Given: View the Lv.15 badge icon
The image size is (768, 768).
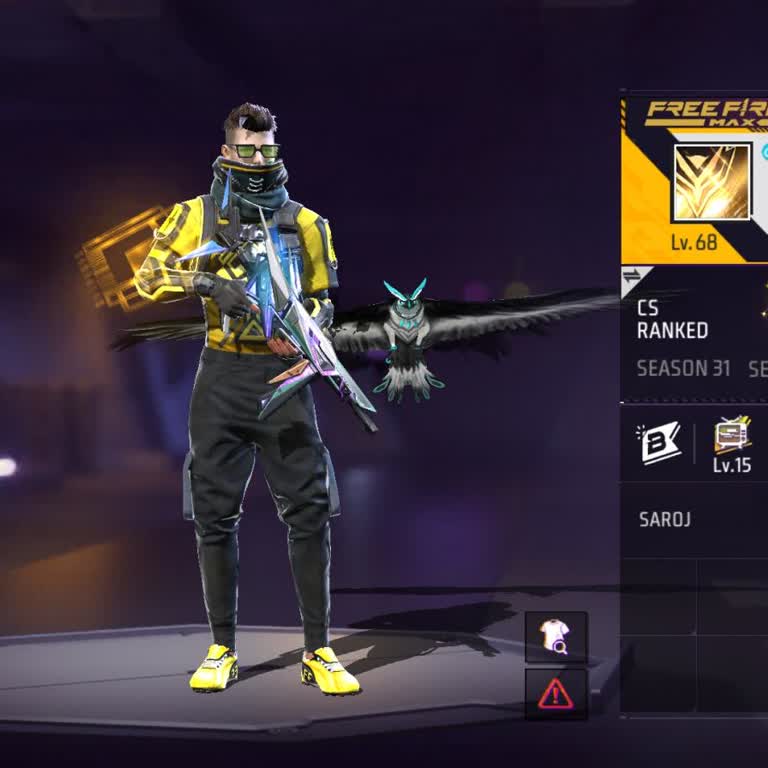Looking at the screenshot, I should coord(732,437).
